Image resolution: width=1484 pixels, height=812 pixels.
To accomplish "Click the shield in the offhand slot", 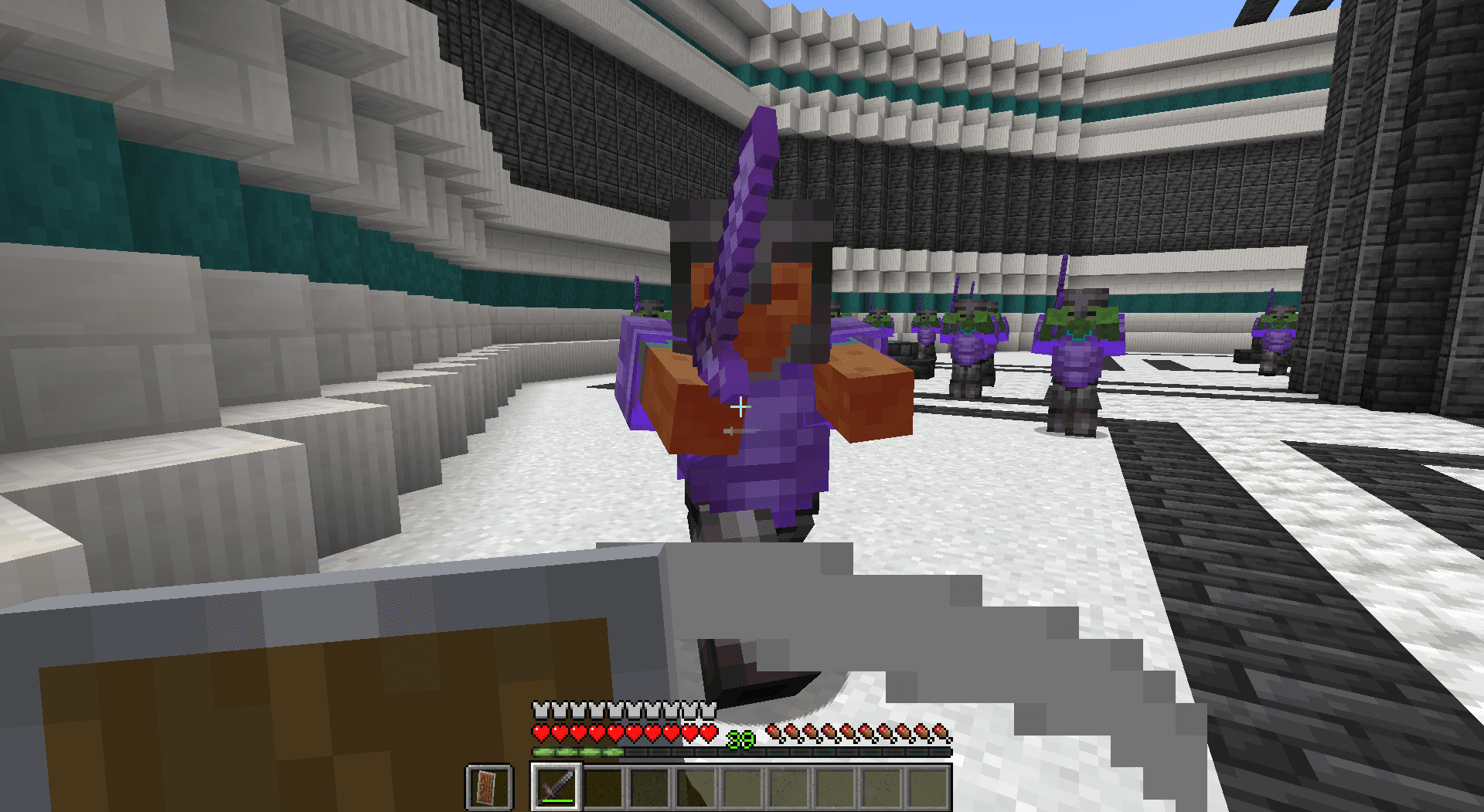I will tap(488, 789).
